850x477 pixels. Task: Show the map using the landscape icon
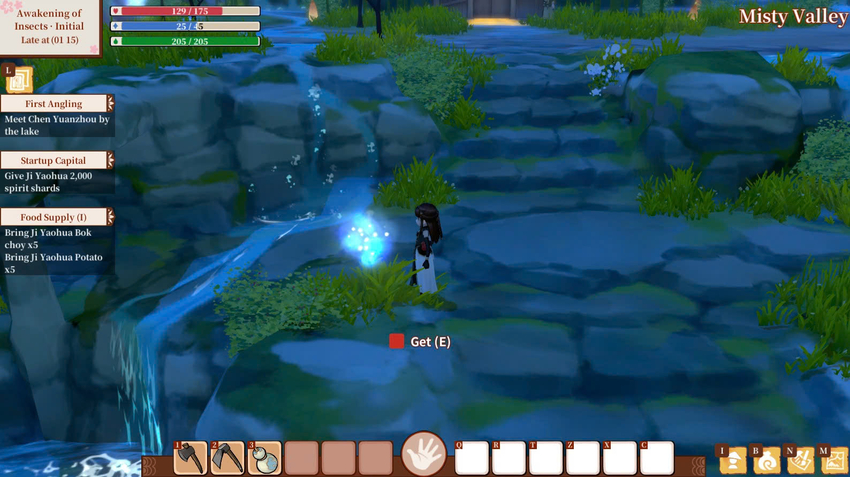pyautogui.click(x=834, y=461)
